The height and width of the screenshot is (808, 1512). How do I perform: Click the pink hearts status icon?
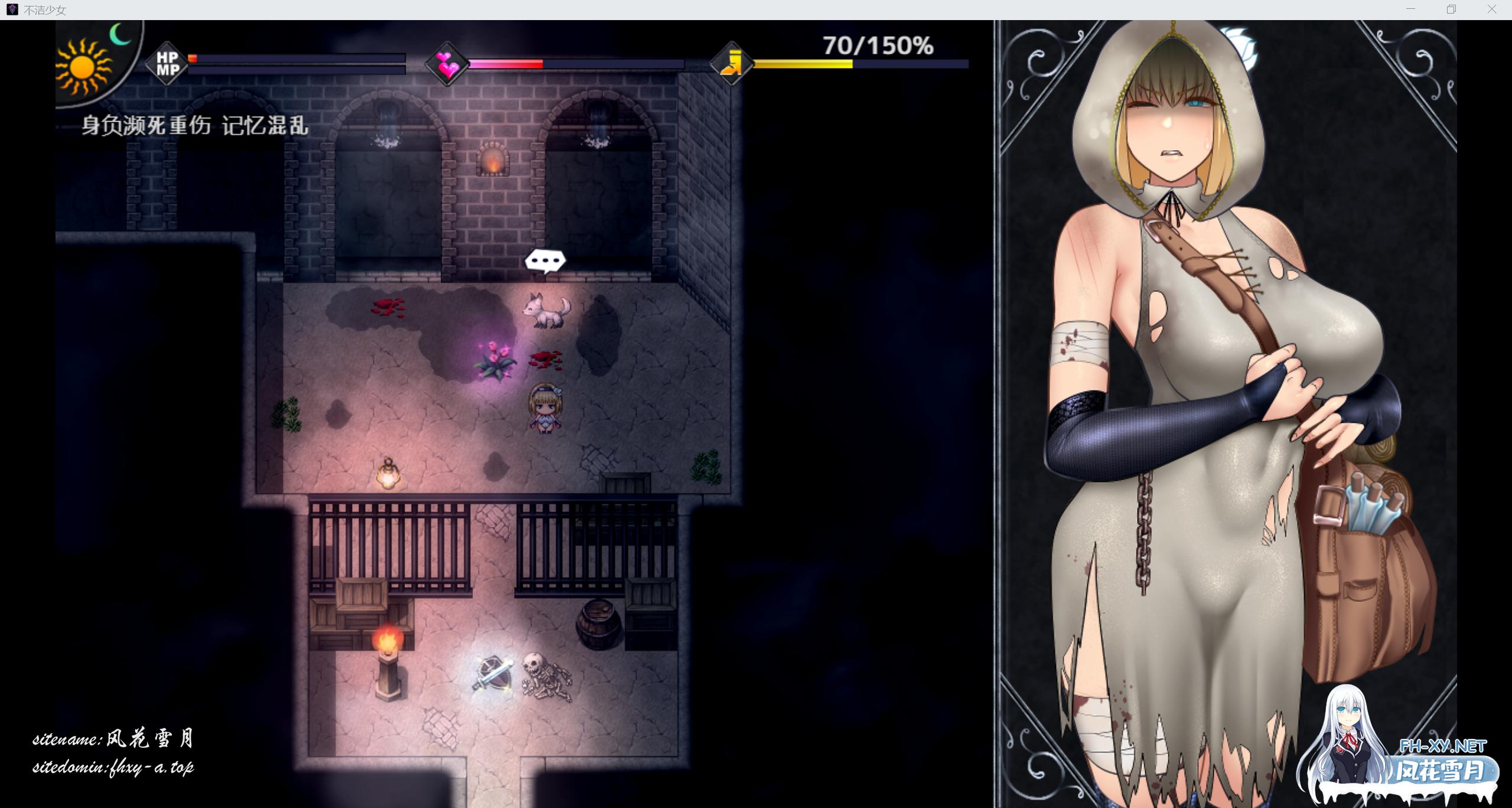(447, 64)
